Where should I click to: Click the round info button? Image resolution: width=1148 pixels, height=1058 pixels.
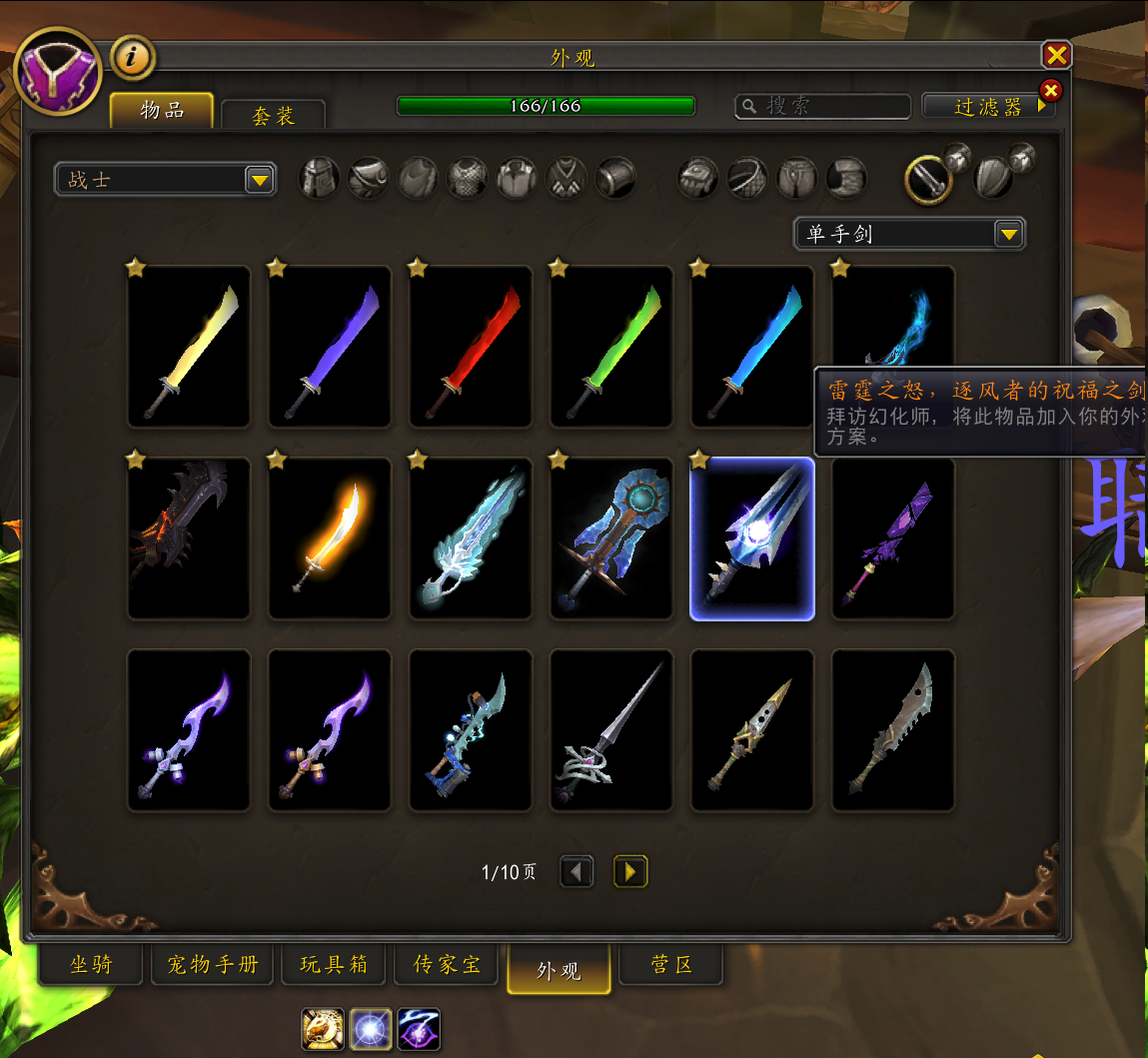pos(132,58)
